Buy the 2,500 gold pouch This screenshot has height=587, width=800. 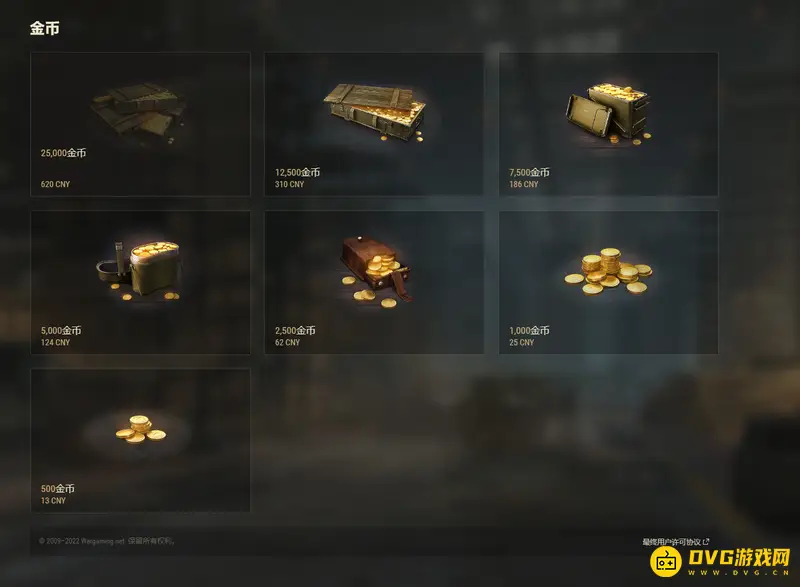[x=374, y=282]
